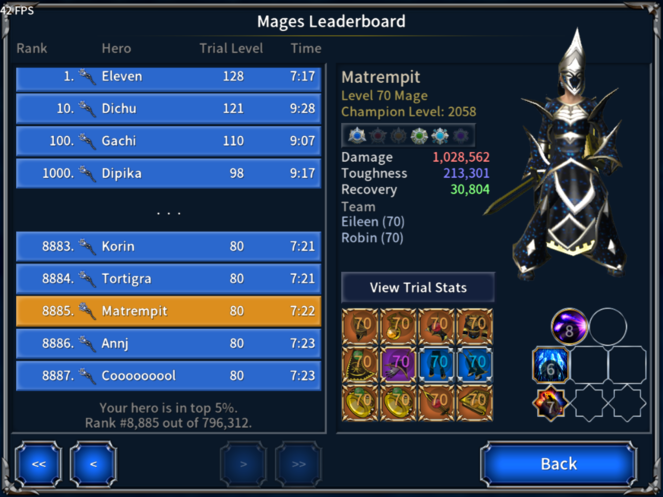The width and height of the screenshot is (663, 497).
Task: Inspect the blue level 6 skill icon
Action: click(550, 365)
